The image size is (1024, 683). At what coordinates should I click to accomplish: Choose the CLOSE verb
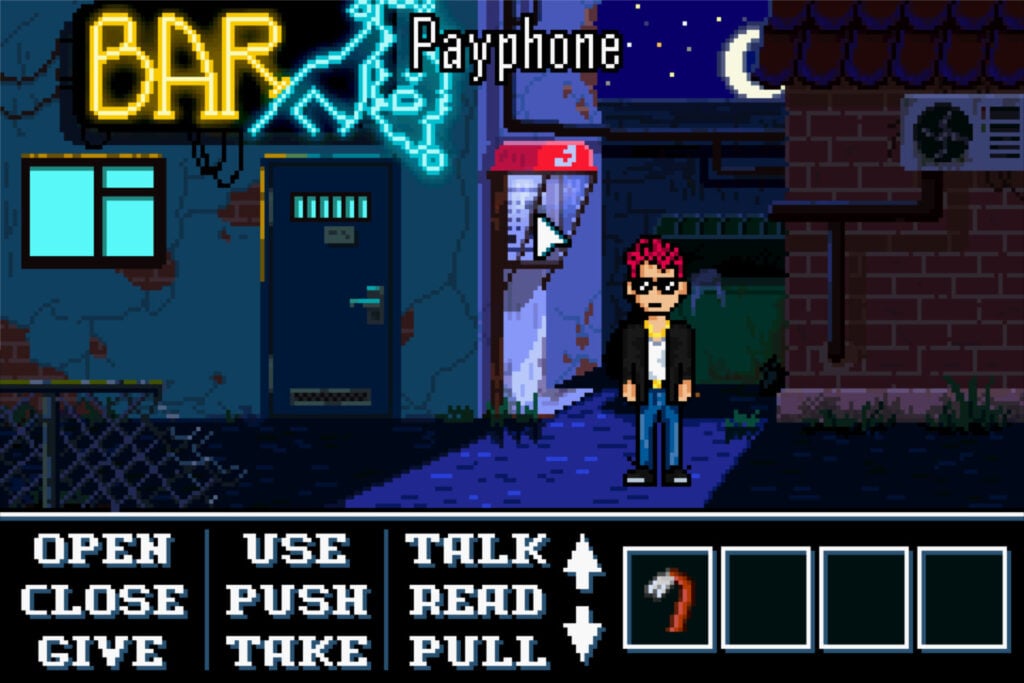pyautogui.click(x=102, y=601)
